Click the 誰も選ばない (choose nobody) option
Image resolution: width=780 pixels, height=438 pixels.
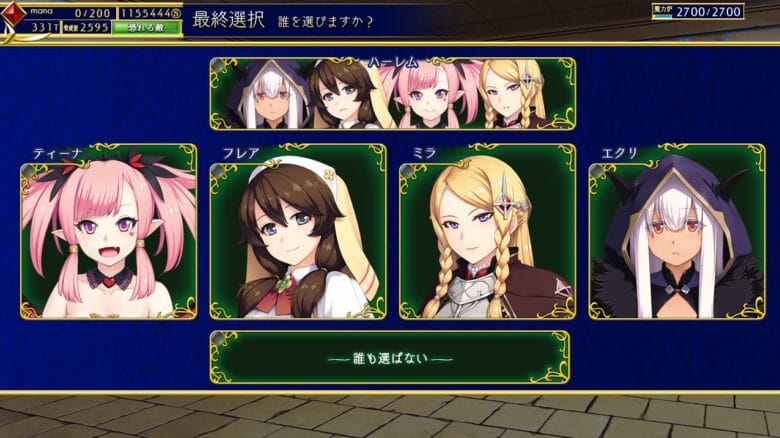pos(389,357)
